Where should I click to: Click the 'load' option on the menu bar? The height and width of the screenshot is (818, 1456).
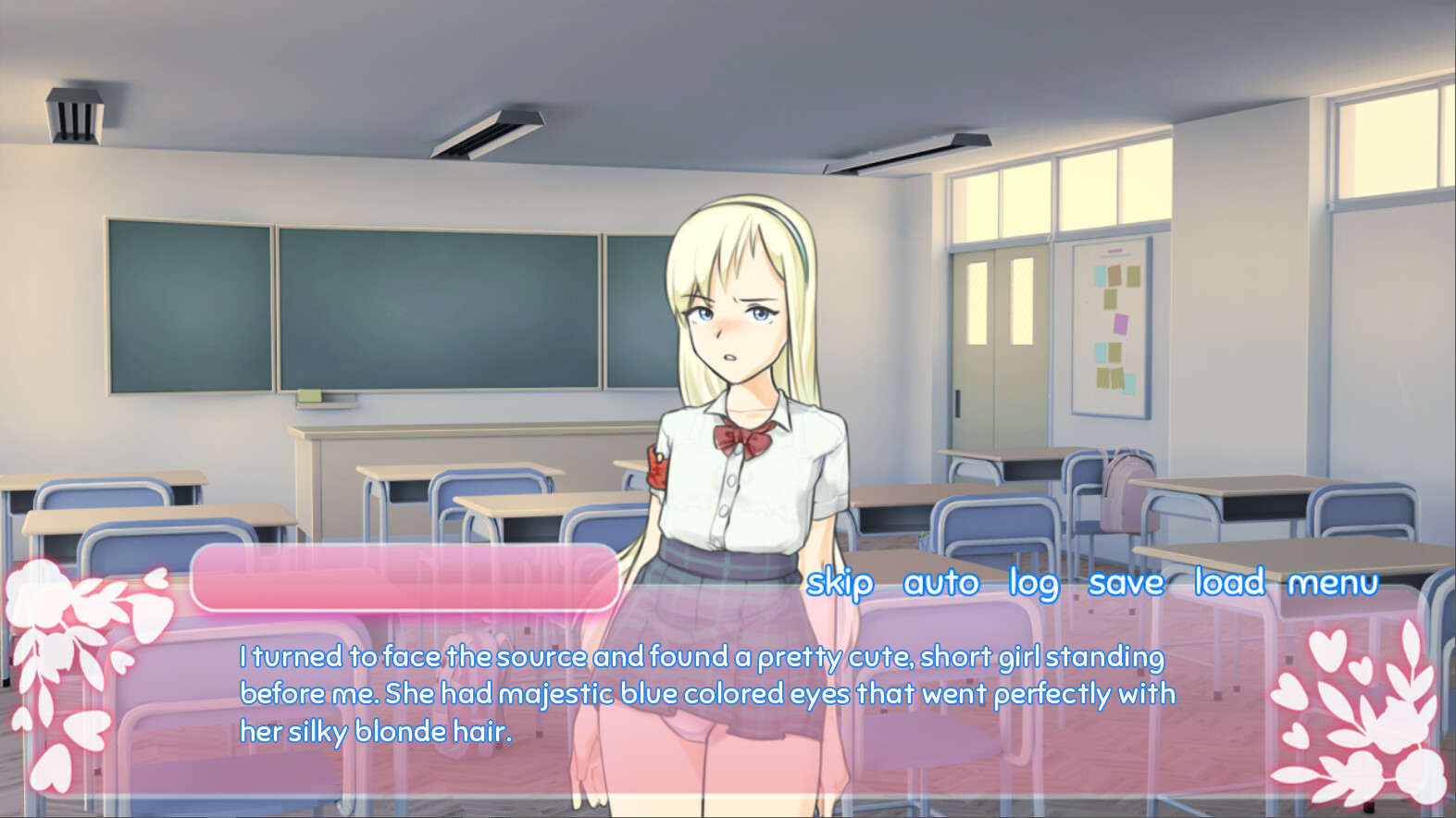tap(1231, 583)
